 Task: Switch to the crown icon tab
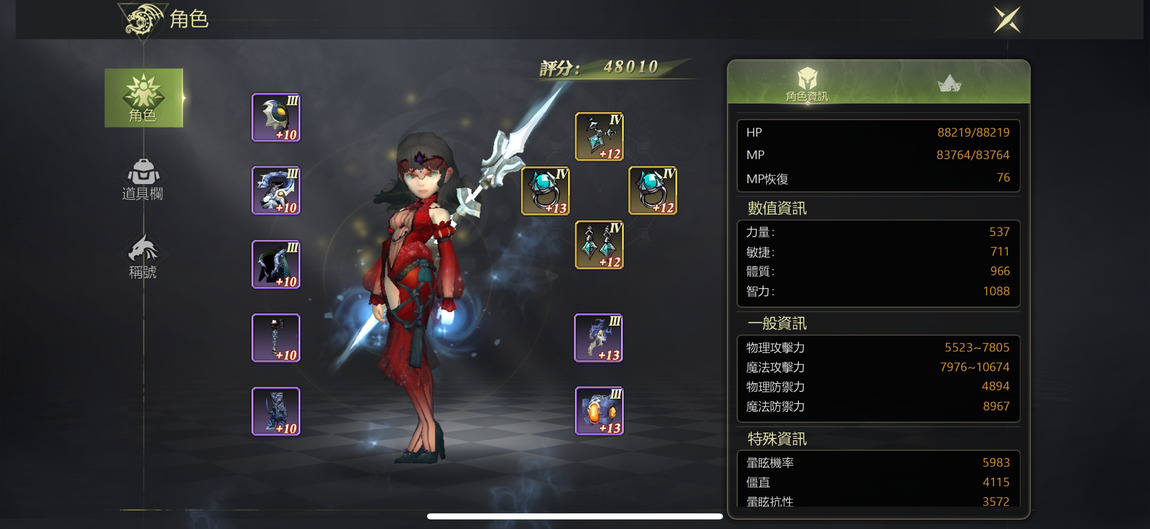pyautogui.click(x=949, y=84)
